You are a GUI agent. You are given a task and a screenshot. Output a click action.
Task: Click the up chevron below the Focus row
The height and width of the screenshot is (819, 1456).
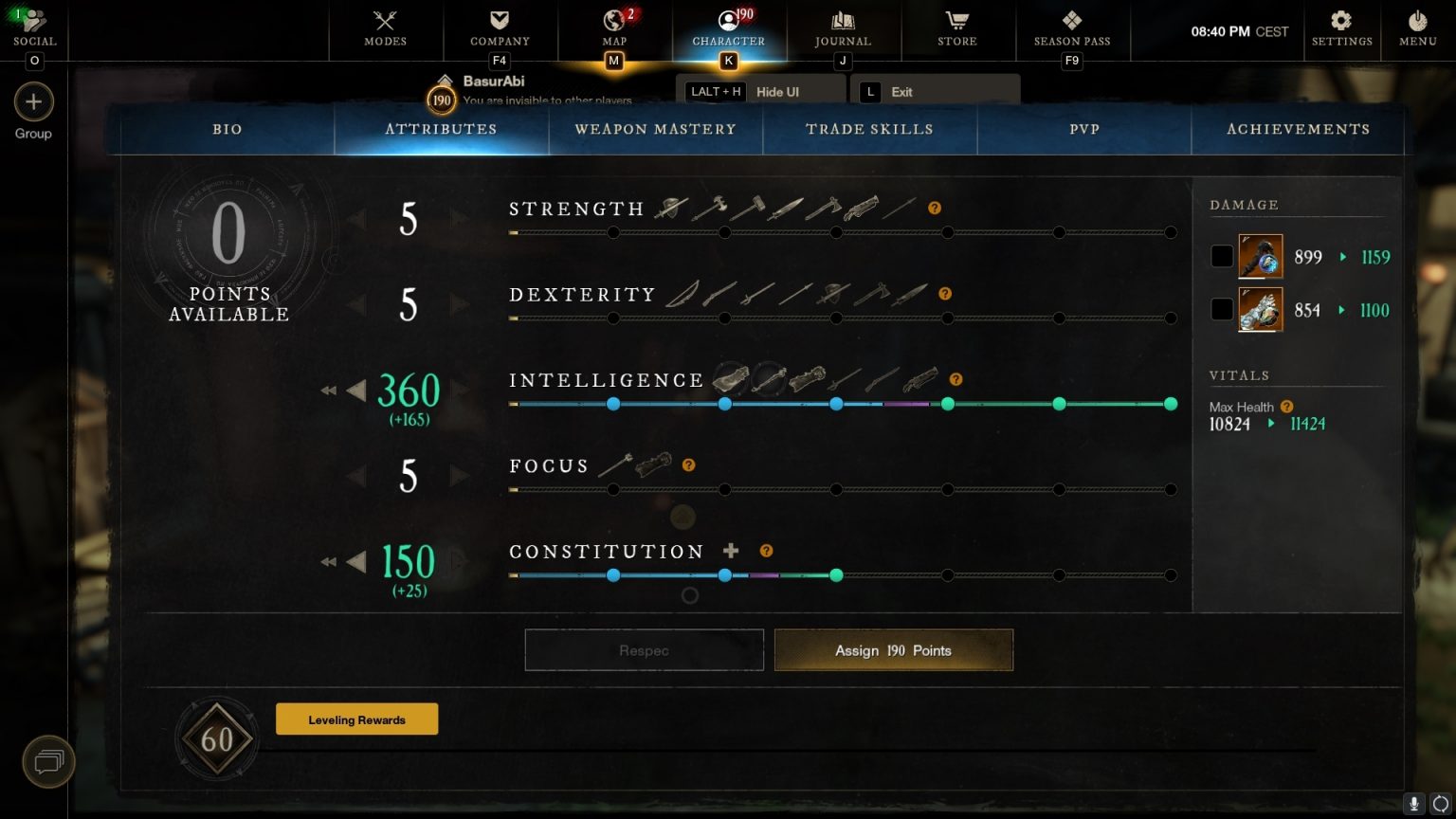[x=682, y=517]
